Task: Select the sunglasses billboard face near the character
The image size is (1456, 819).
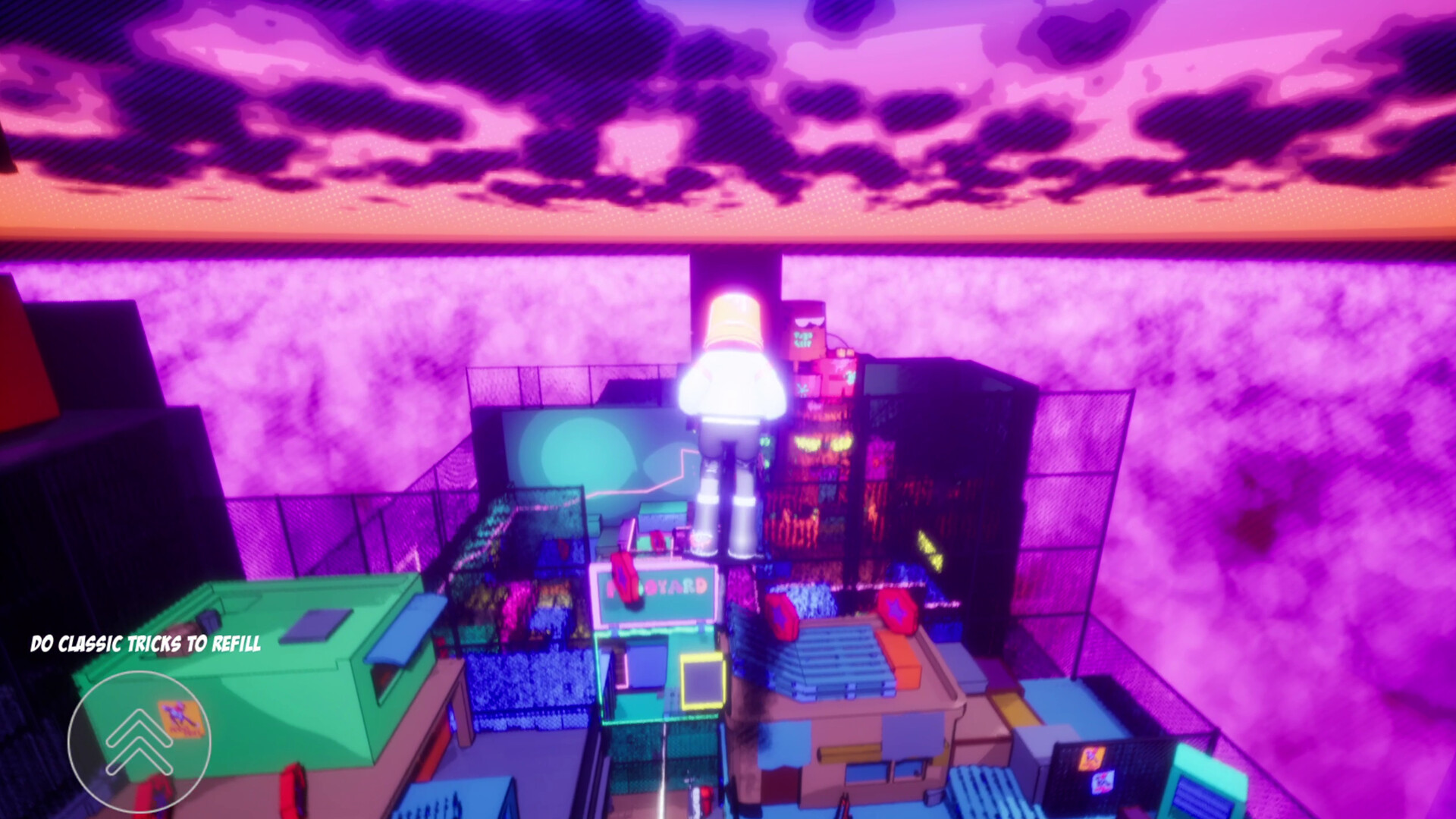Action: click(x=808, y=322)
